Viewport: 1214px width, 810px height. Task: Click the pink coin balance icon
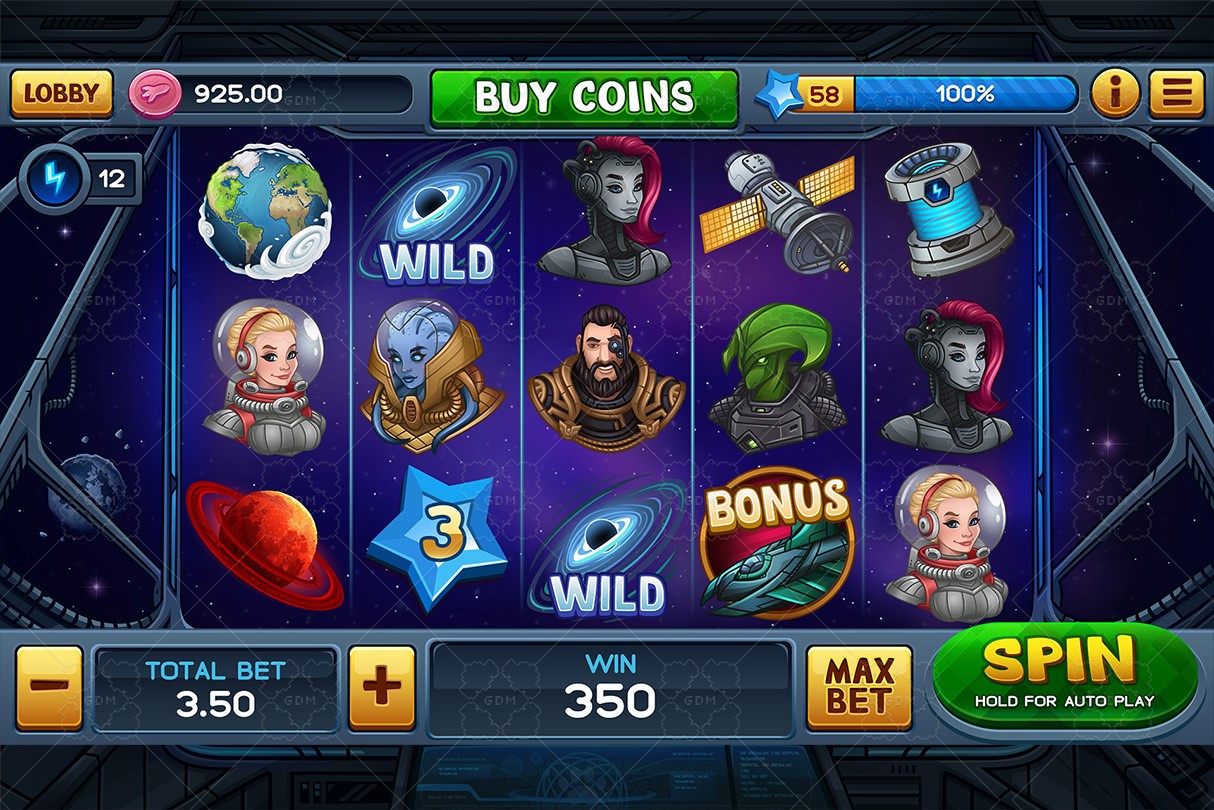point(154,95)
